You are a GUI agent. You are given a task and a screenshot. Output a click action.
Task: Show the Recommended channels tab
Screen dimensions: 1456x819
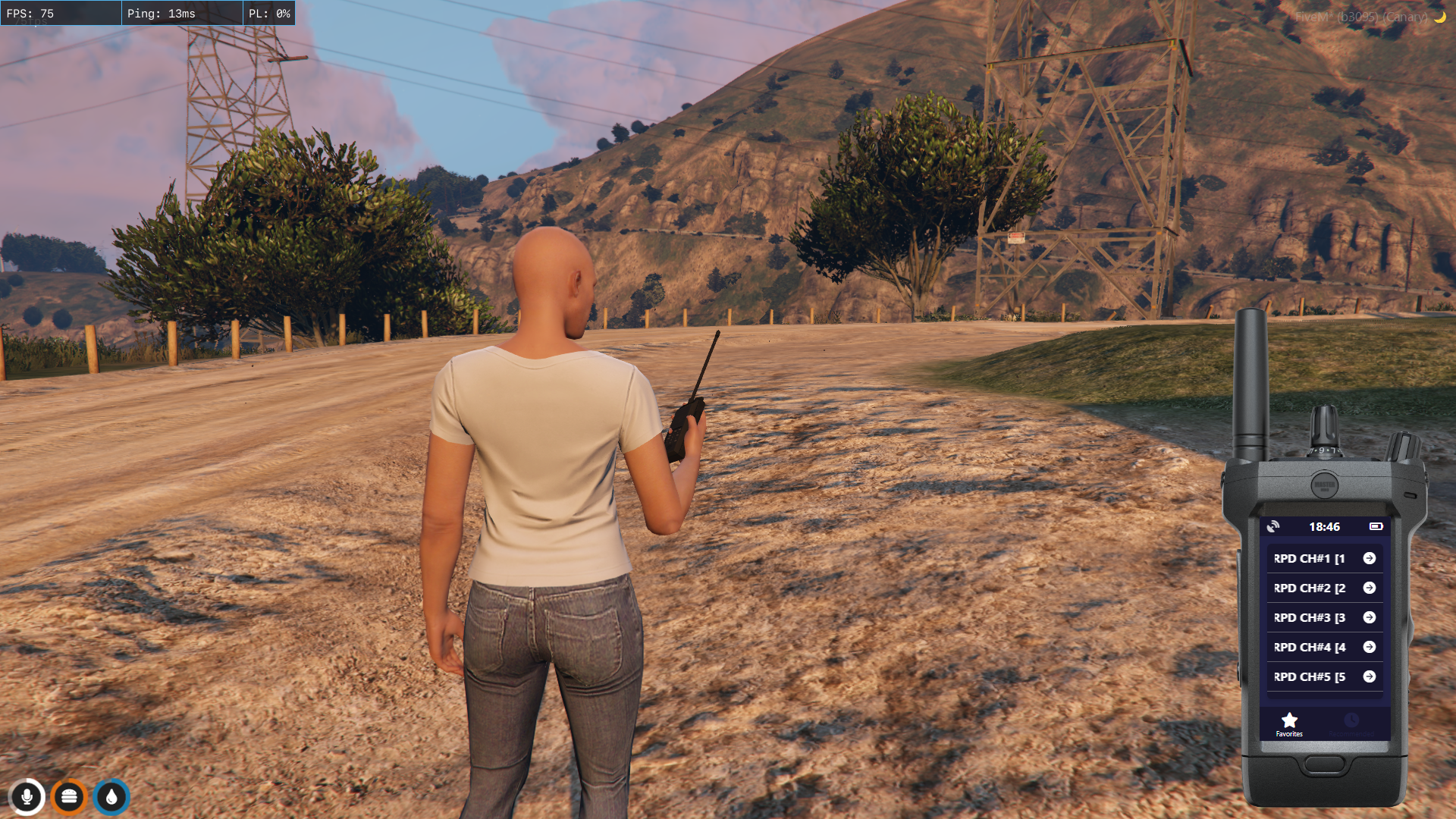coord(1351,724)
